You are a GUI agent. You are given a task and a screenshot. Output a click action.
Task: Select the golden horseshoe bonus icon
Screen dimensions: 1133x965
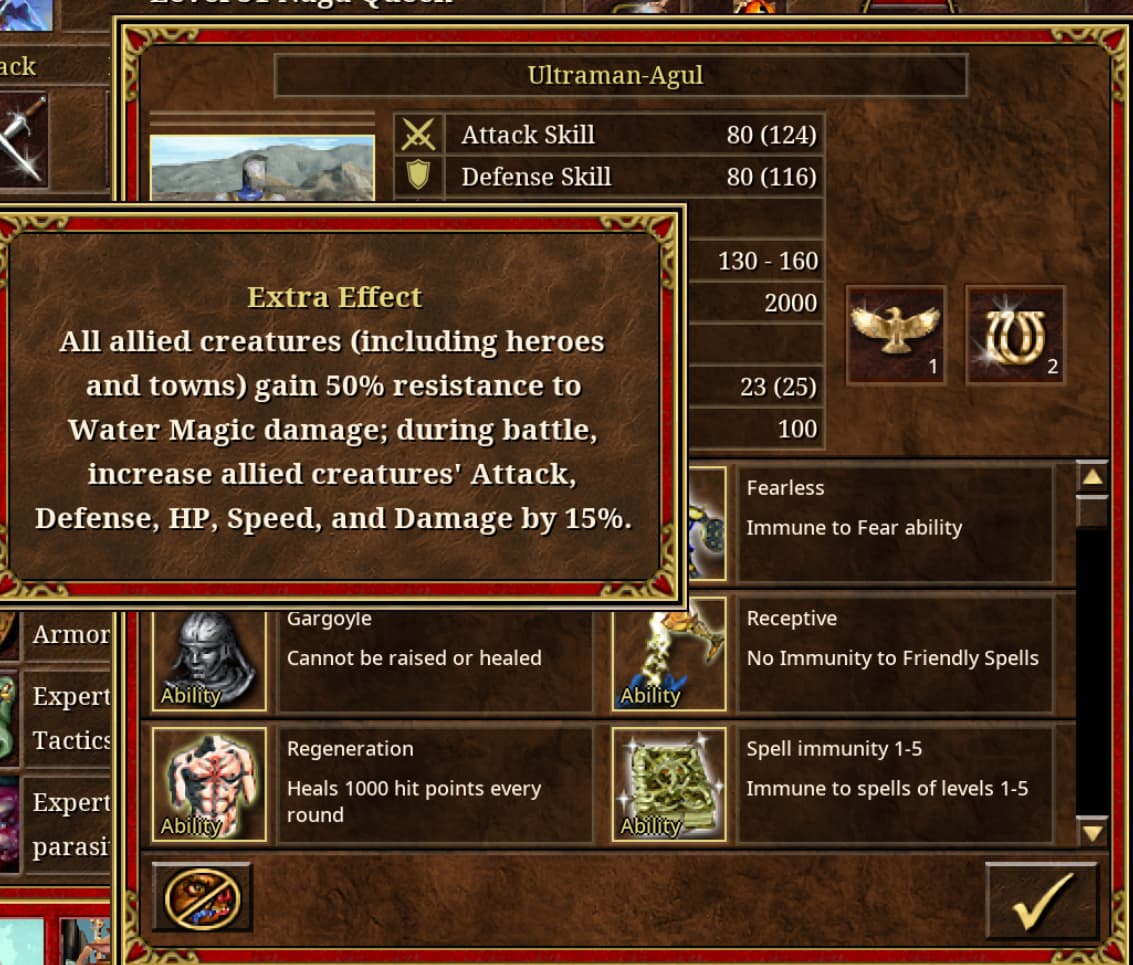click(x=1014, y=335)
